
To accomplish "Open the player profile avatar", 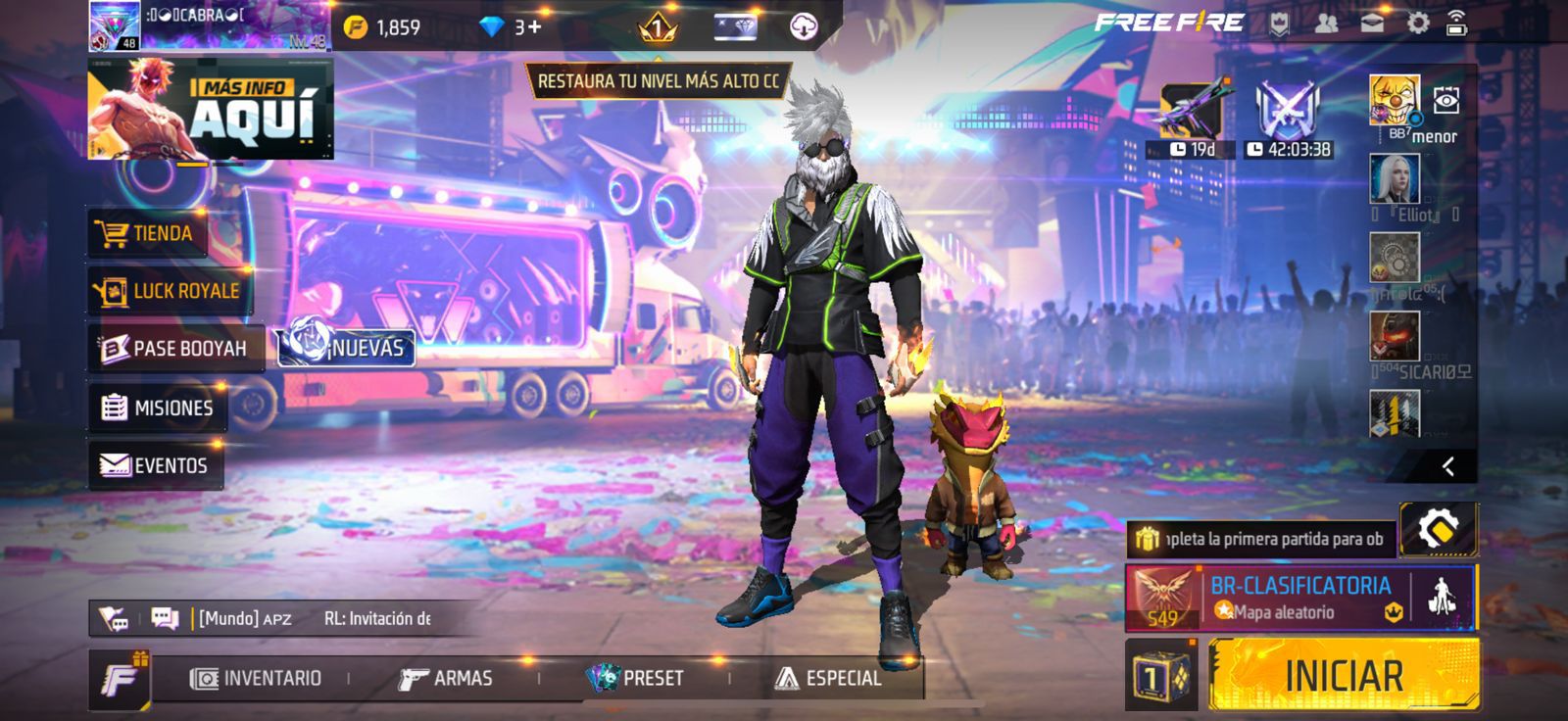I will coord(115,25).
